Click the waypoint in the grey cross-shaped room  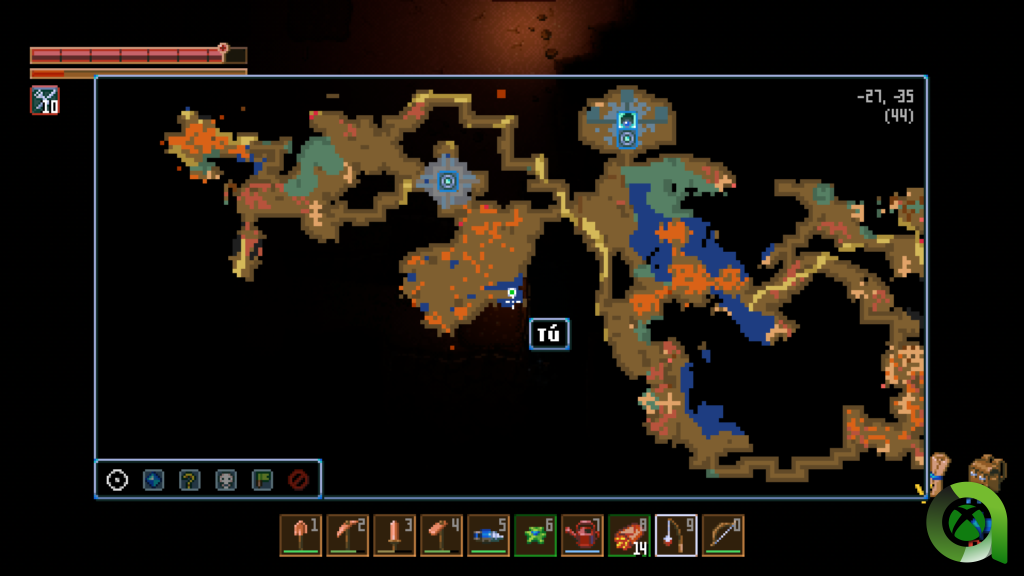point(447,181)
